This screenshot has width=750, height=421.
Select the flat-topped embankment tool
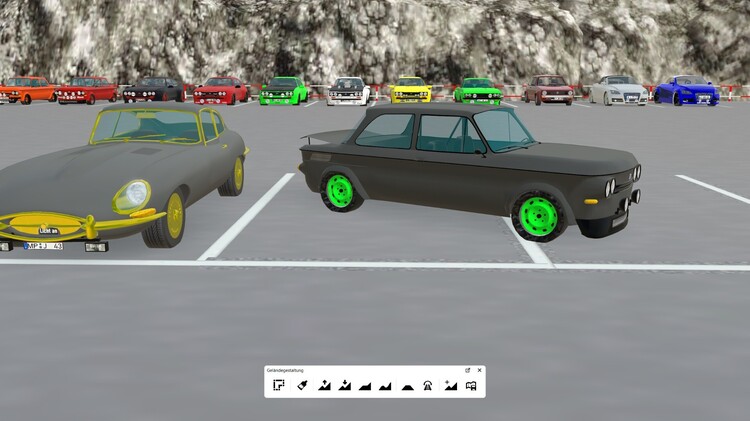408,385
